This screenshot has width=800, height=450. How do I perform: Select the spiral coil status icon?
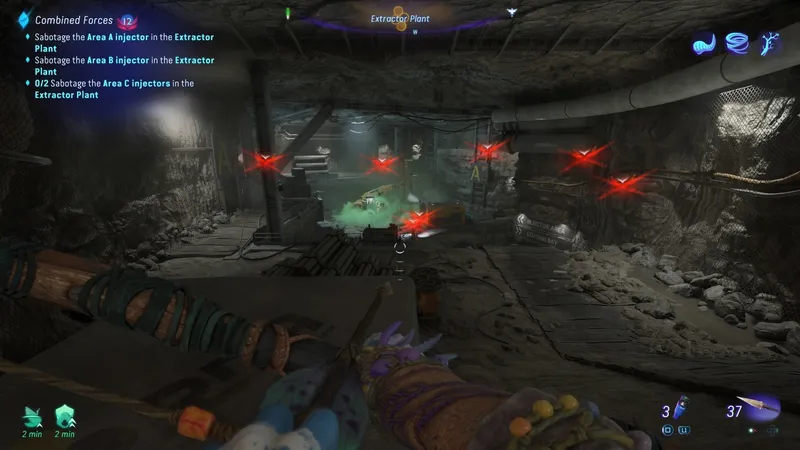click(739, 45)
